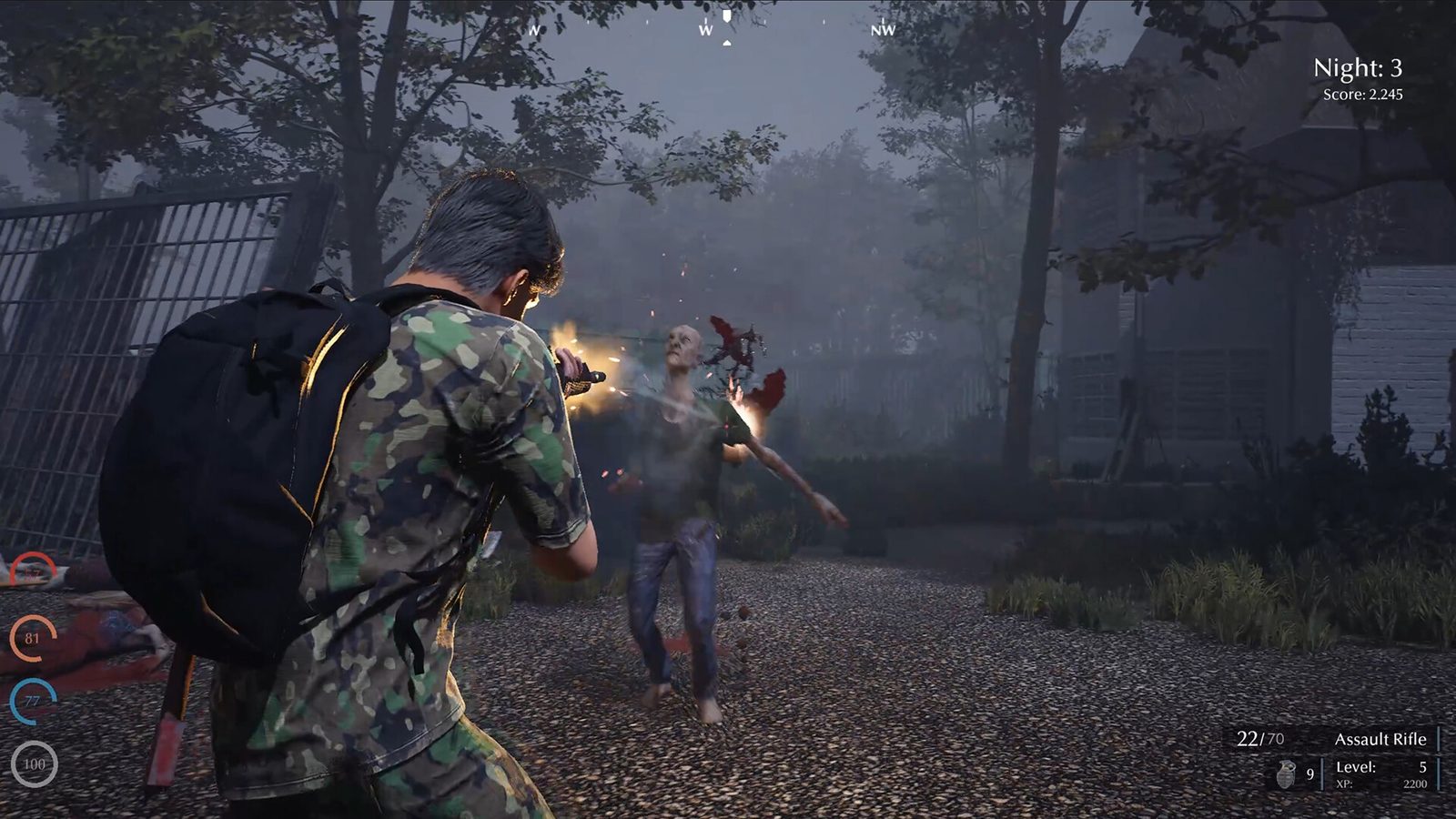
Task: Select the grenade icon
Action: click(1285, 774)
